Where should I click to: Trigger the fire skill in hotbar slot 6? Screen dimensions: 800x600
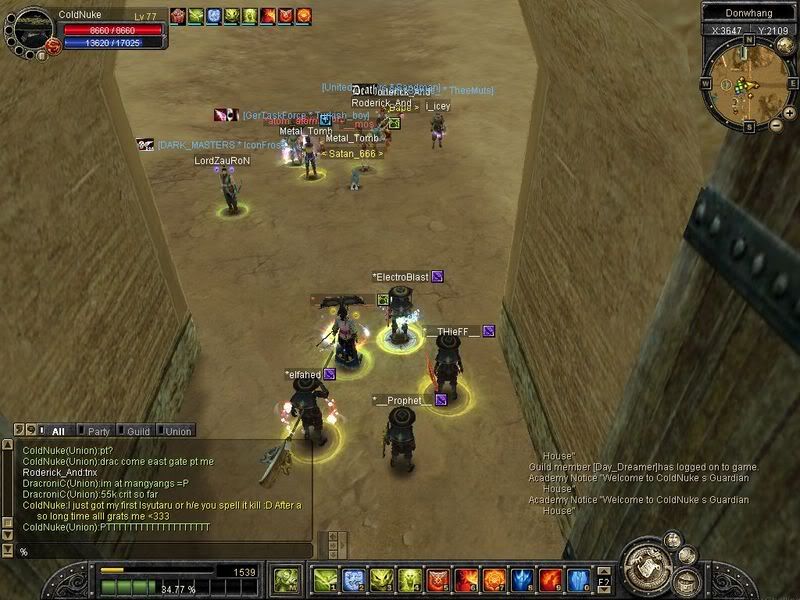click(x=465, y=579)
